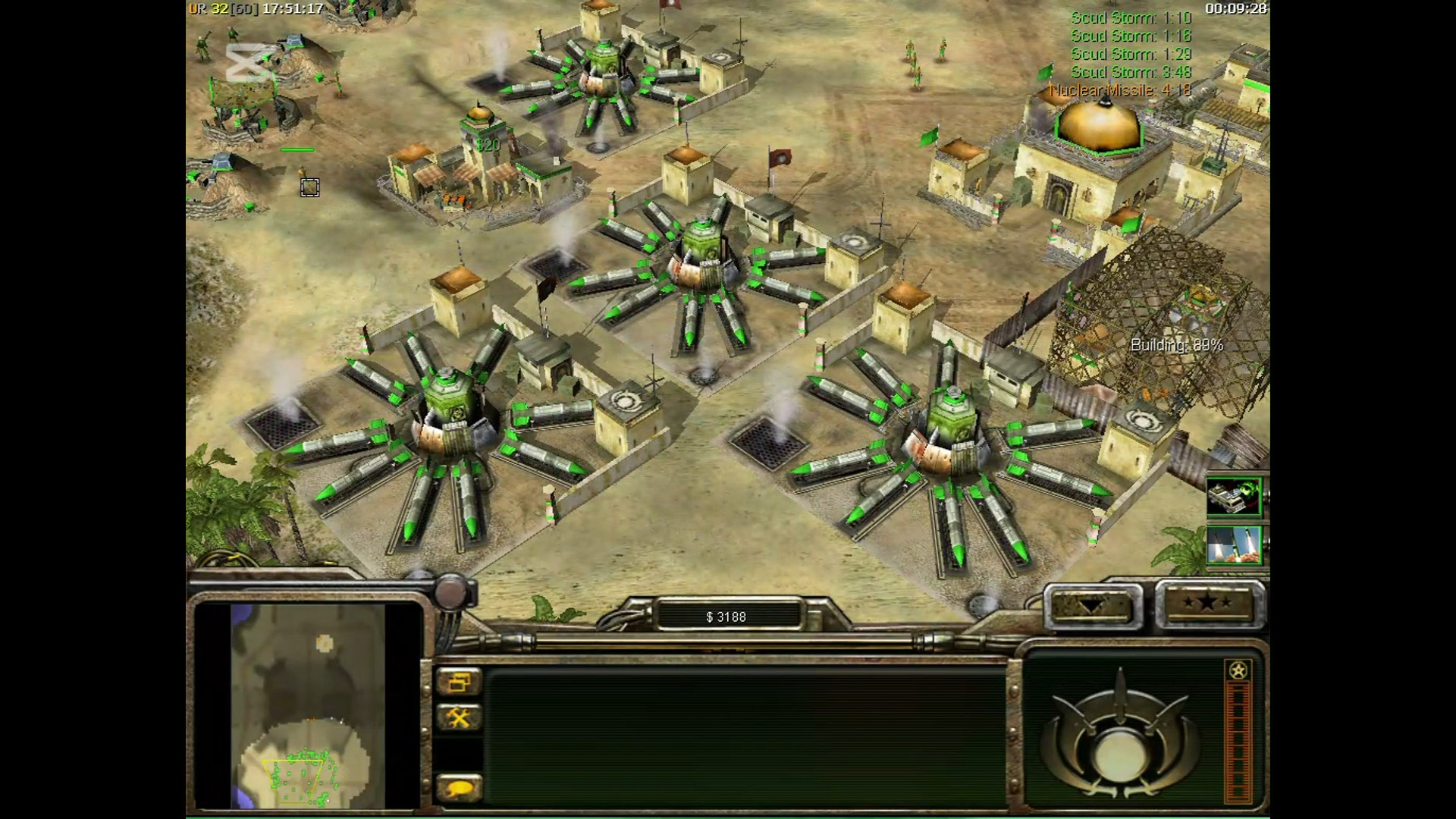
Task: Click the radar minimap
Action: 308,705
